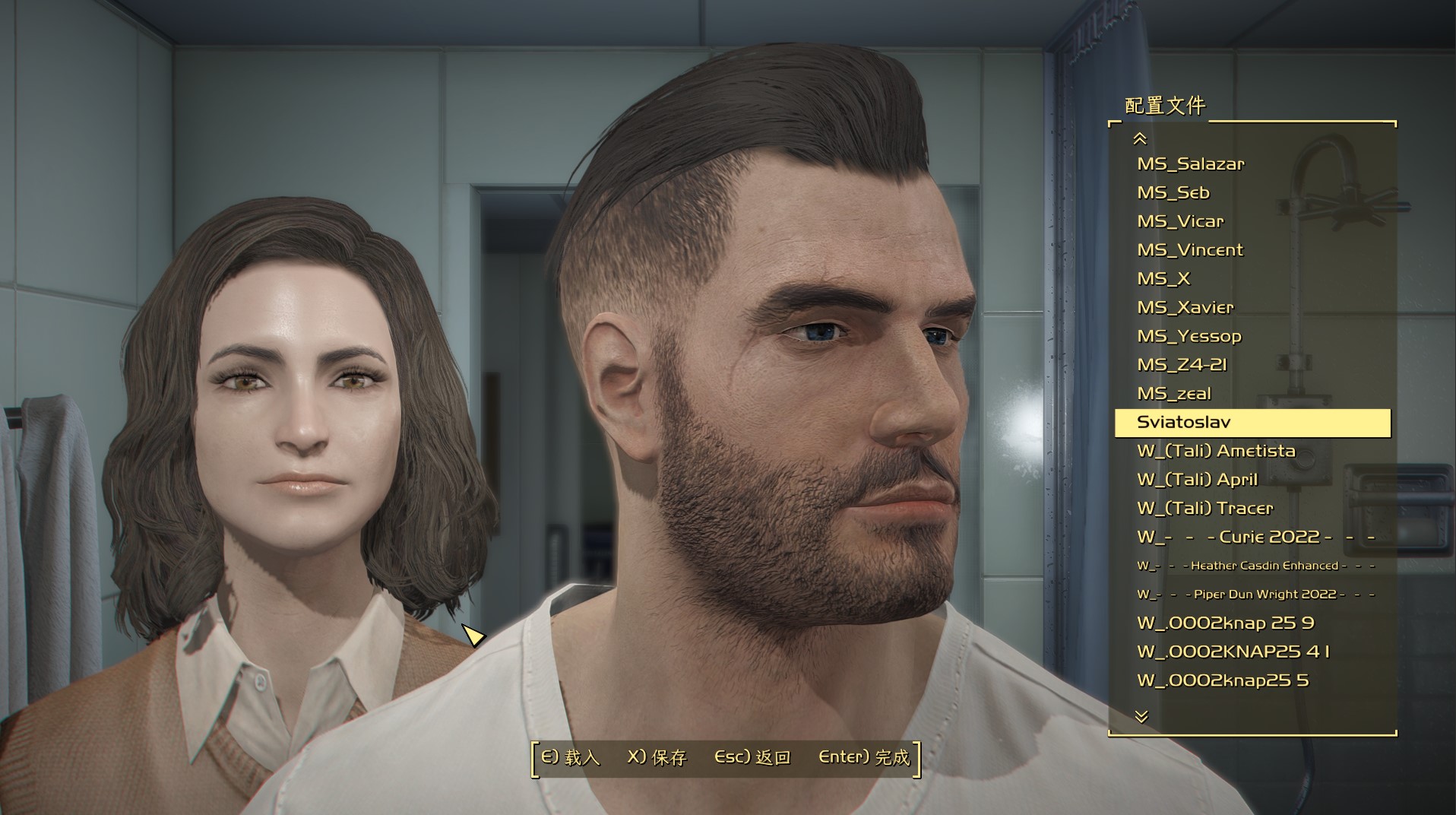Screen dimensions: 1456x815
Task: Click the list's scroll-down double arrow
Action: (1141, 716)
